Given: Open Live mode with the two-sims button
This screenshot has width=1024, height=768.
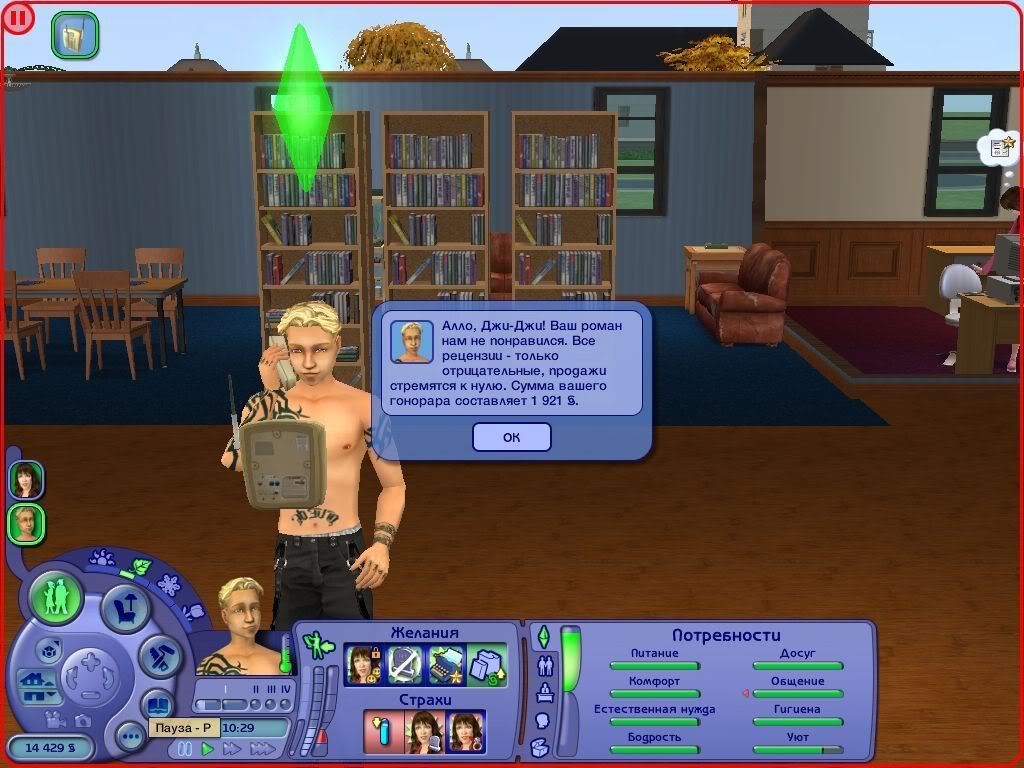Looking at the screenshot, I should click(x=56, y=598).
